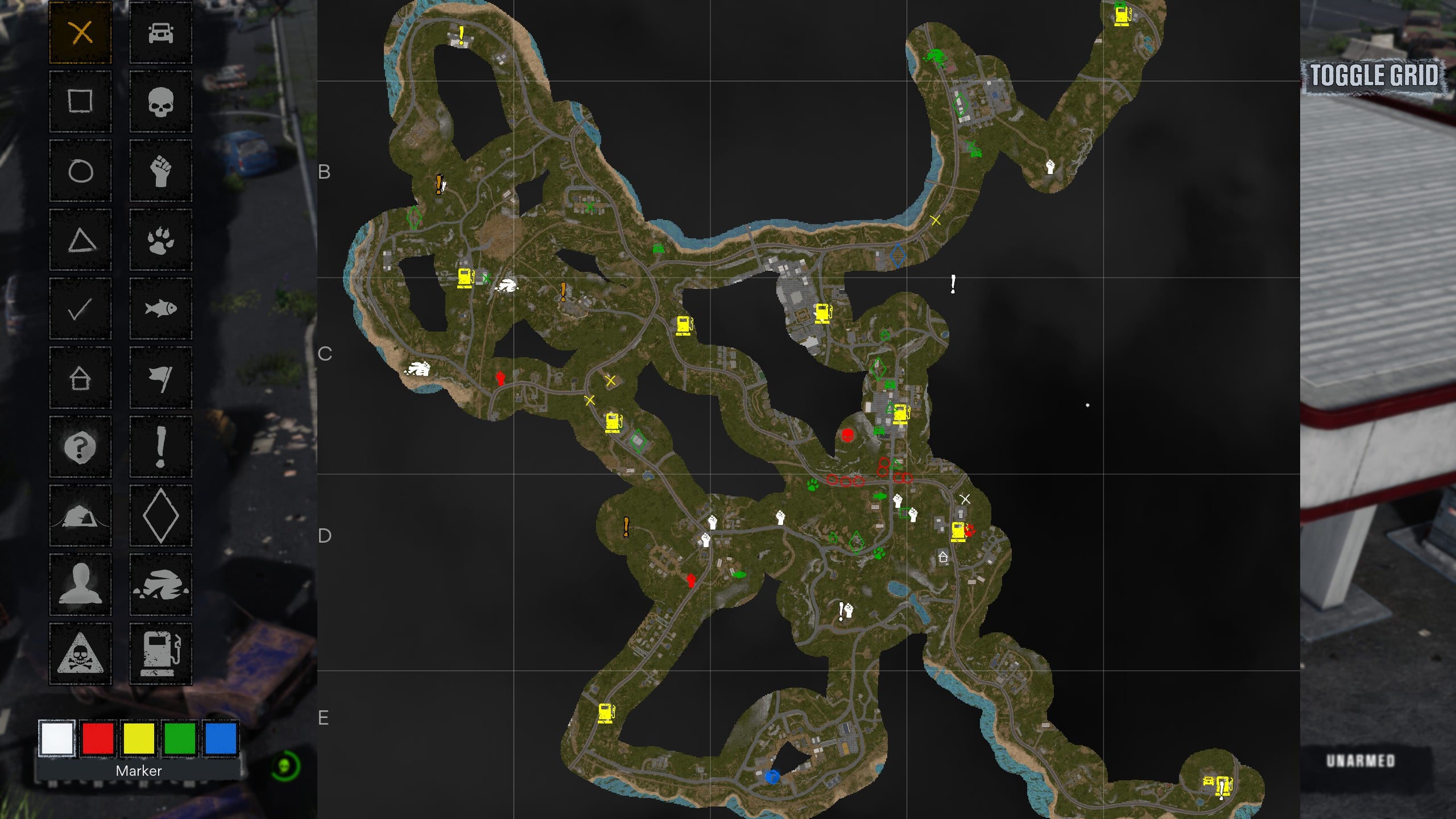Choose the checkmark marker icon

click(81, 309)
